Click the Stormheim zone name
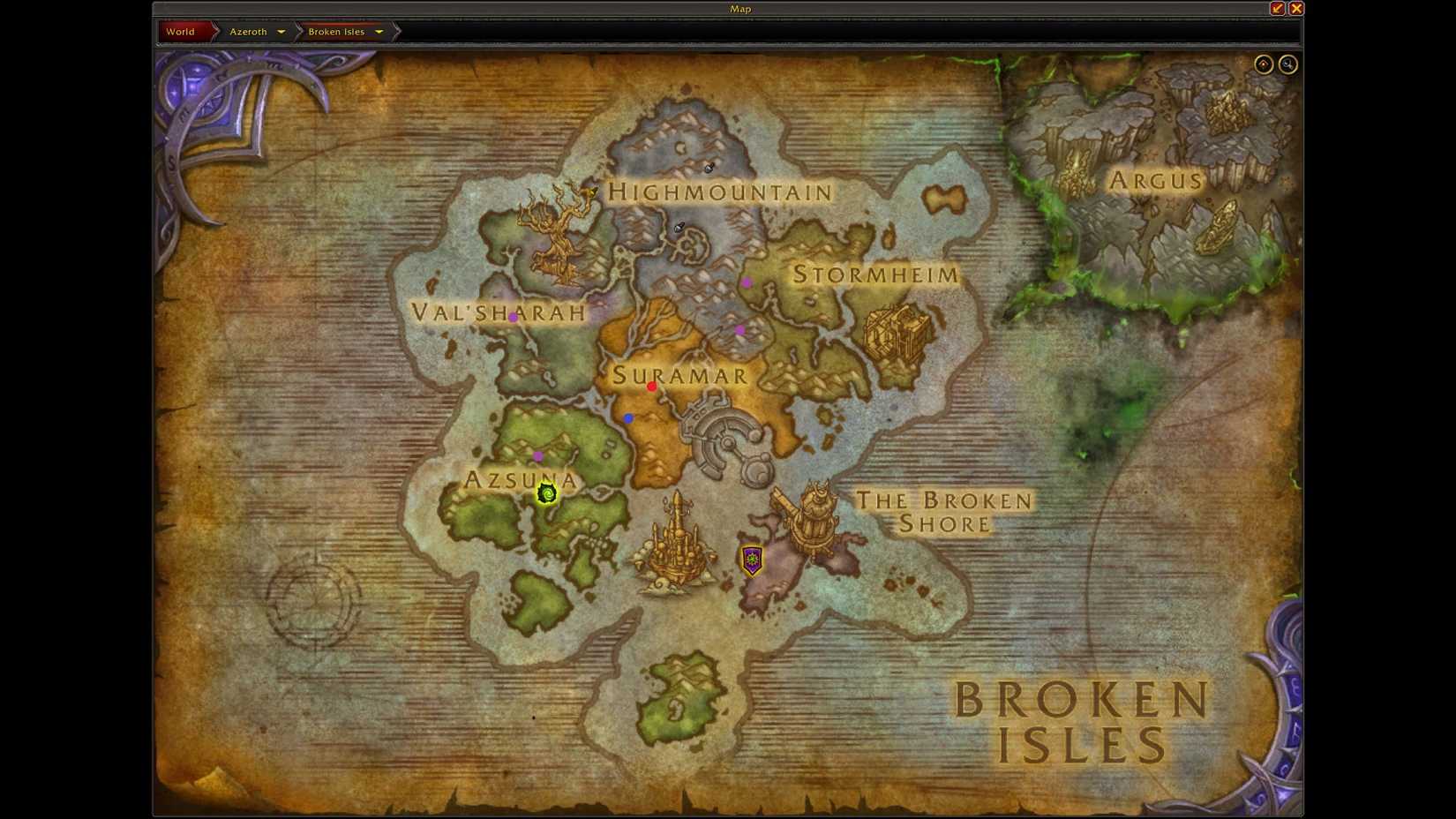This screenshot has height=819, width=1456. [x=874, y=275]
